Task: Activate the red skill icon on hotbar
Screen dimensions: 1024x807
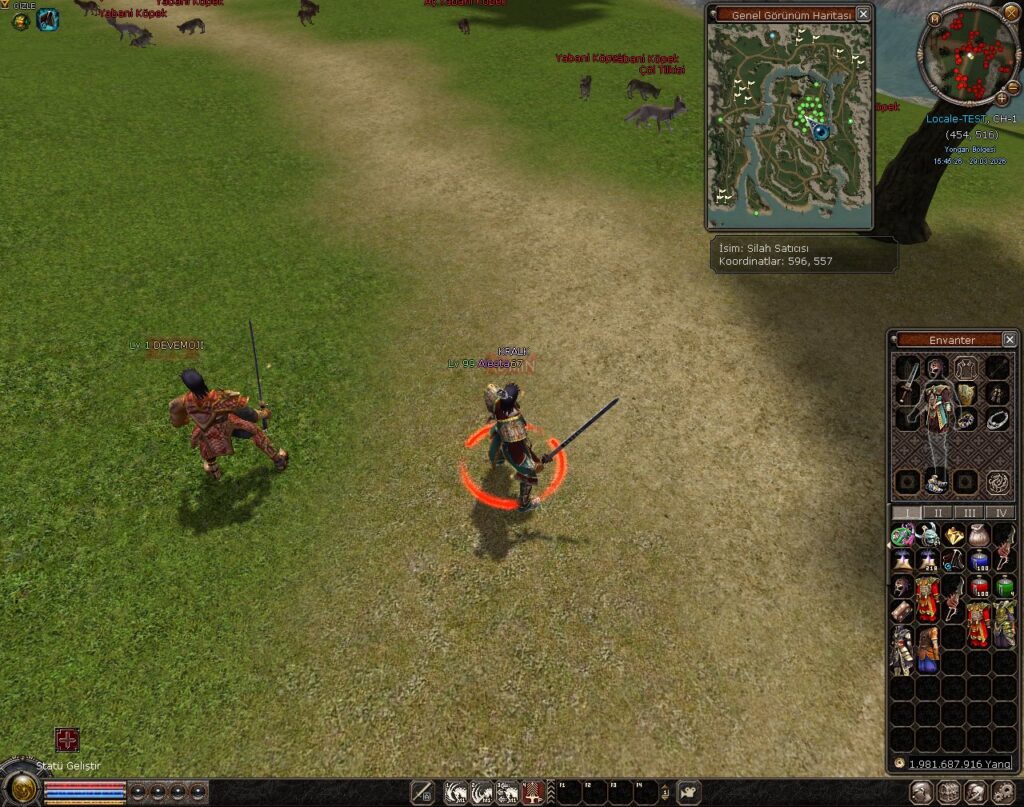Action: pyautogui.click(x=532, y=793)
